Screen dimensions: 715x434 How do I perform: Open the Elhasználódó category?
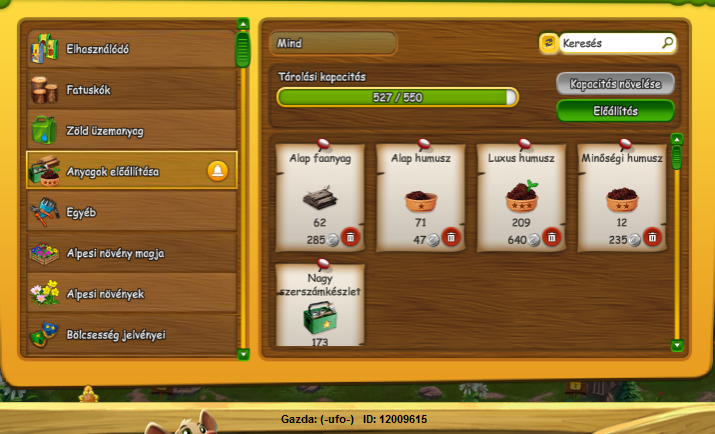131,48
